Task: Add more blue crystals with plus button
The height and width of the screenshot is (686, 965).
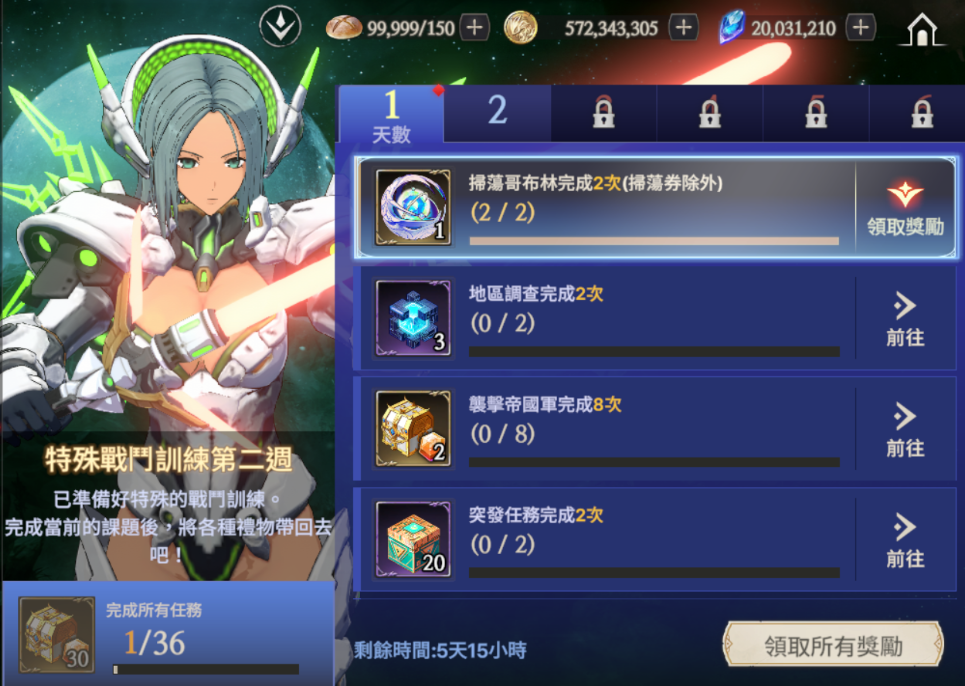Action: coord(861,27)
